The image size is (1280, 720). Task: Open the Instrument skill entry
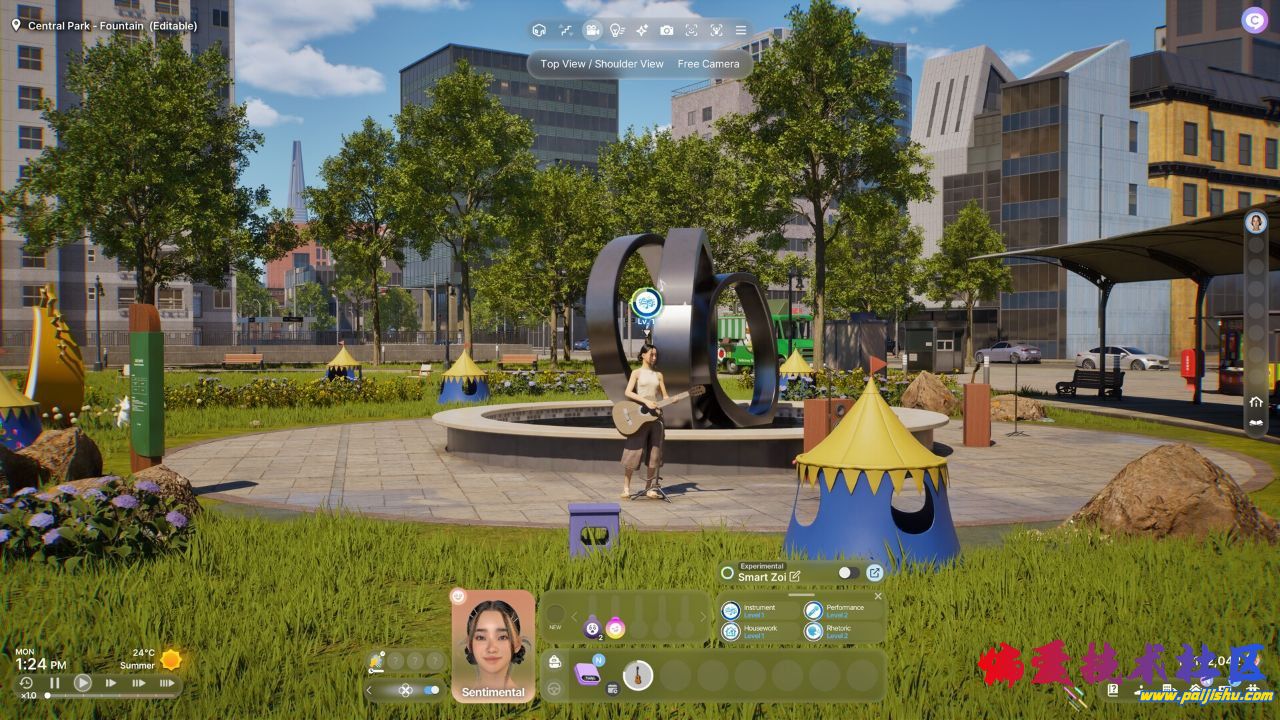(x=758, y=610)
